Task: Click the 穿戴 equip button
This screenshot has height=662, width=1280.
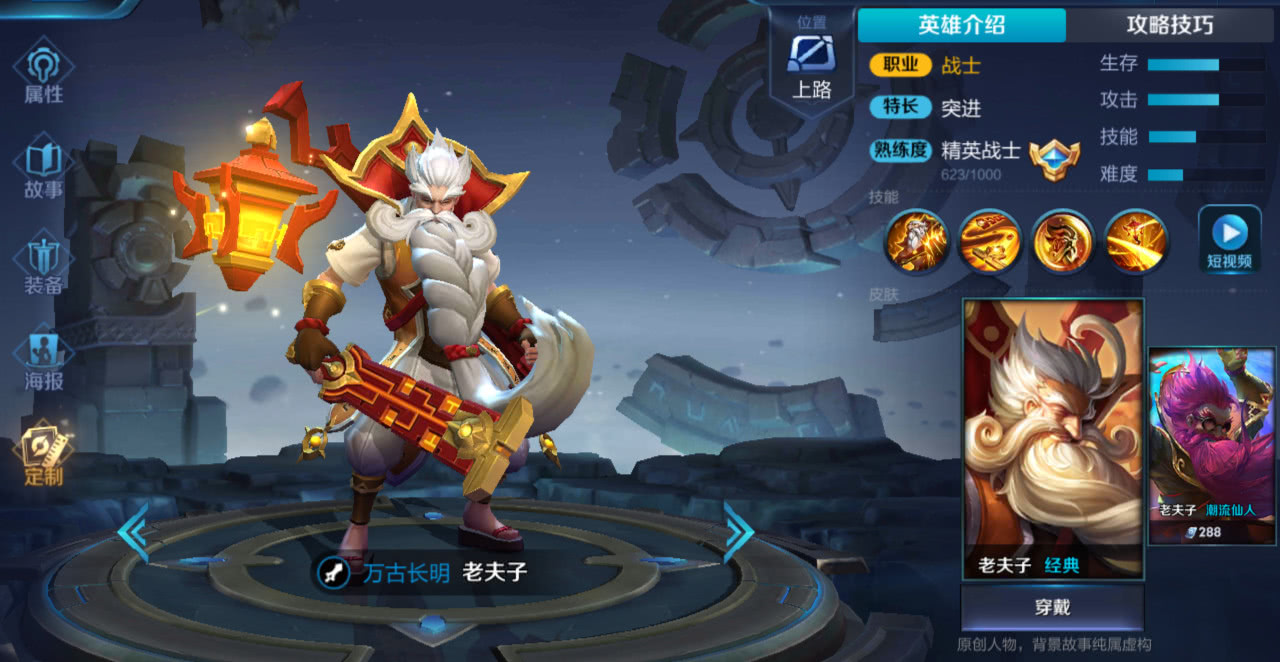Action: click(1052, 608)
